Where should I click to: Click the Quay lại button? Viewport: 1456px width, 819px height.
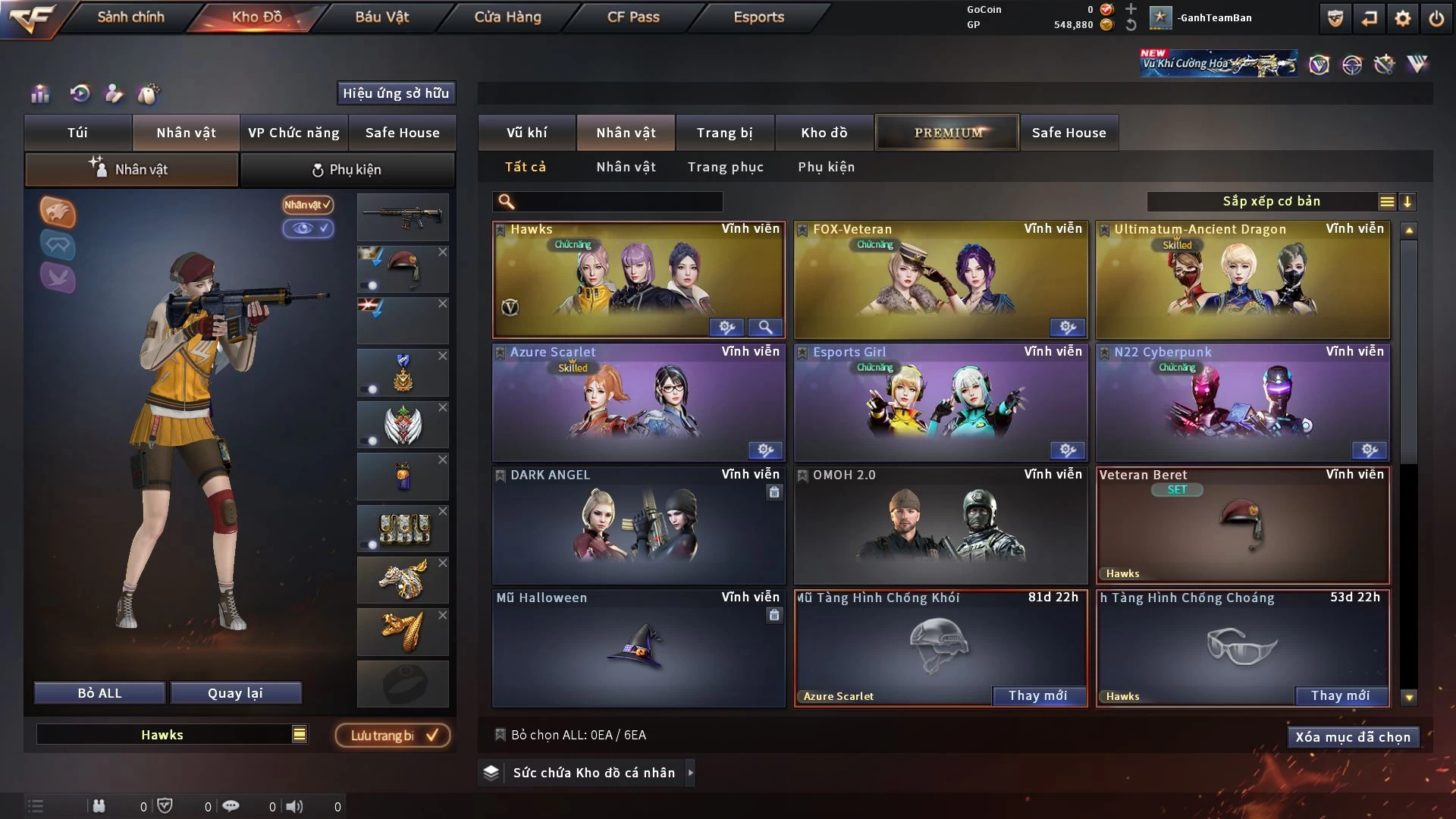(235, 693)
